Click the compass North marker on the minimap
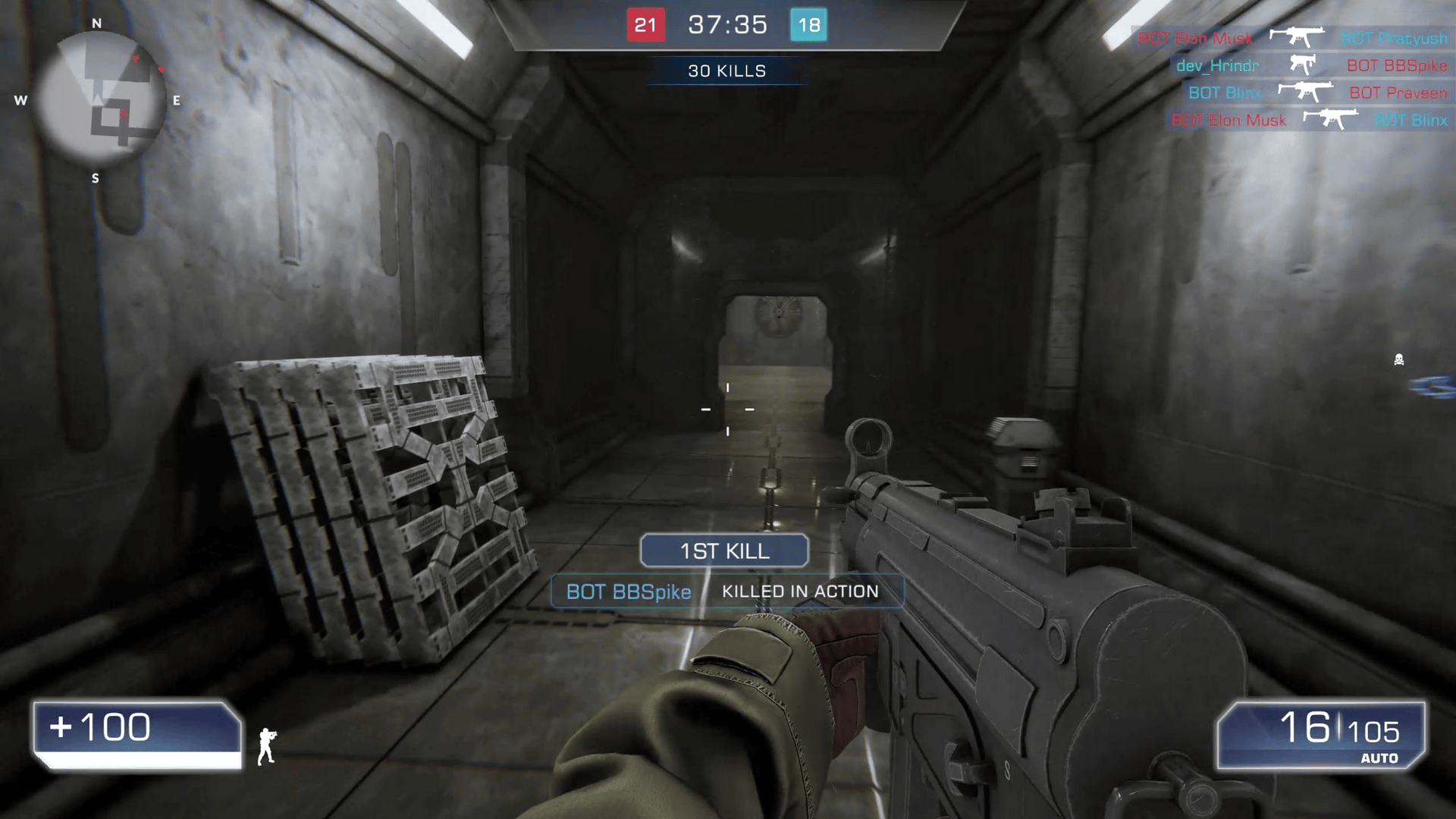The image size is (1456, 819). click(x=96, y=24)
